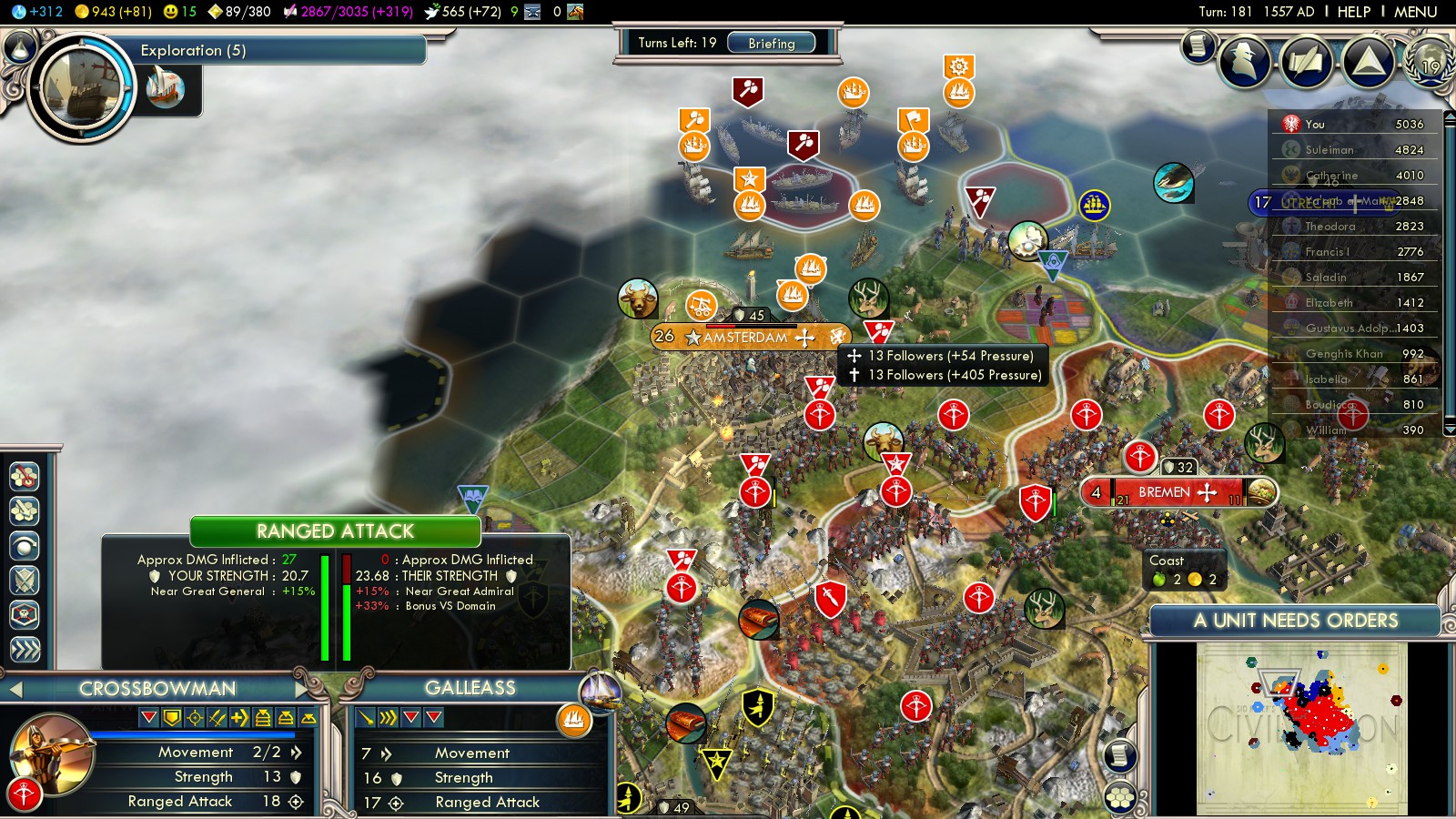Choose the fortify crossed-swords shield action
The width and height of the screenshot is (1456, 819).
pyautogui.click(x=25, y=581)
